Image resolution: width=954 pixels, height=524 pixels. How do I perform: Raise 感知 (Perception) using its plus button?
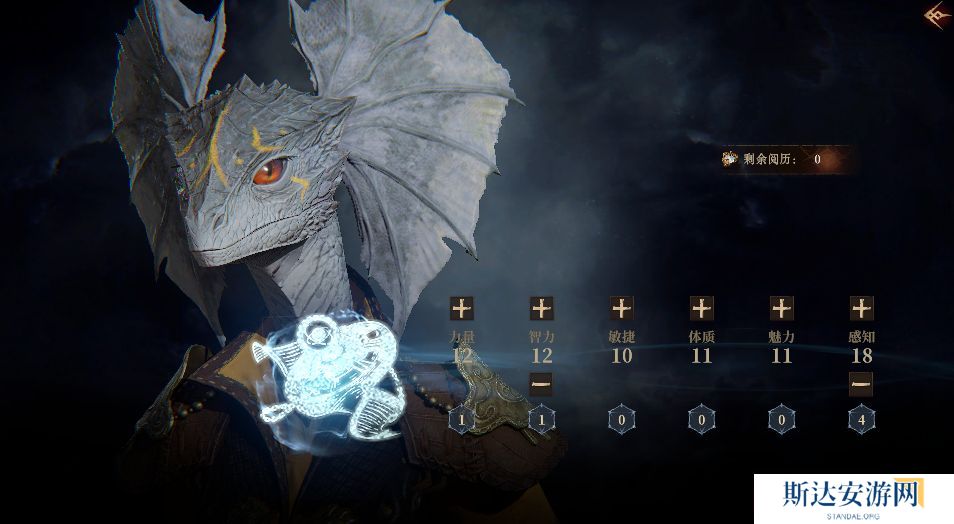[862, 309]
